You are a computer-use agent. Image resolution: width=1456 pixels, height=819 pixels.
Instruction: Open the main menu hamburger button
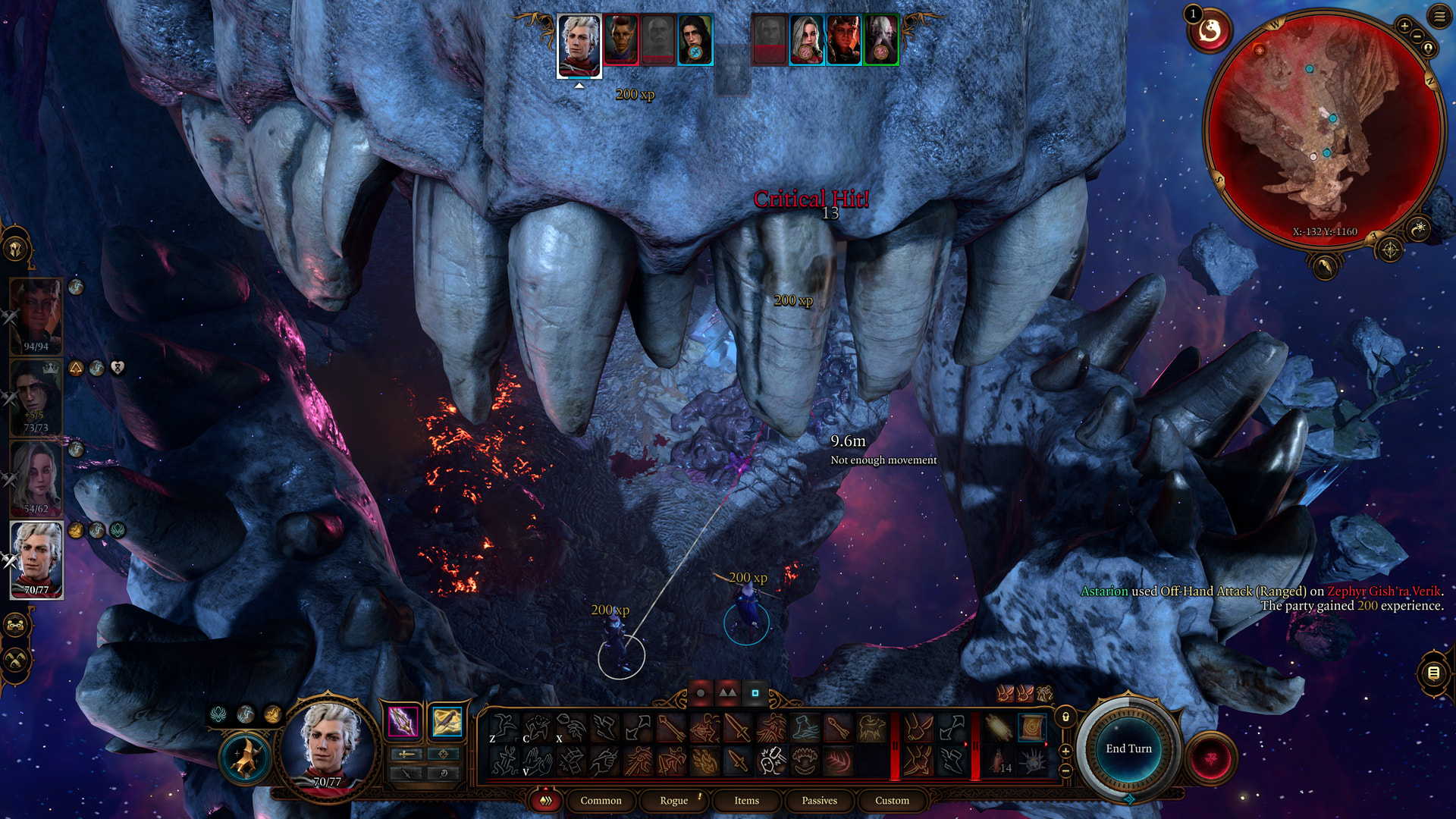coord(1439,16)
